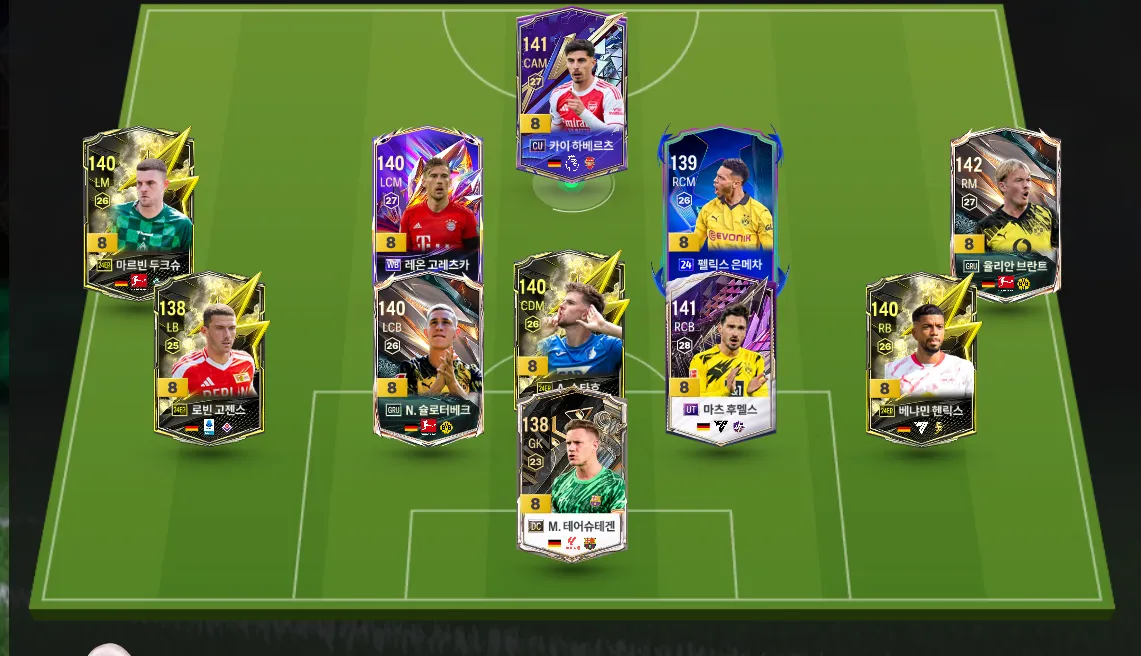Viewport: 1141px width, 656px height.
Task: Select the 140-rated CDM player card
Action: pos(569,322)
